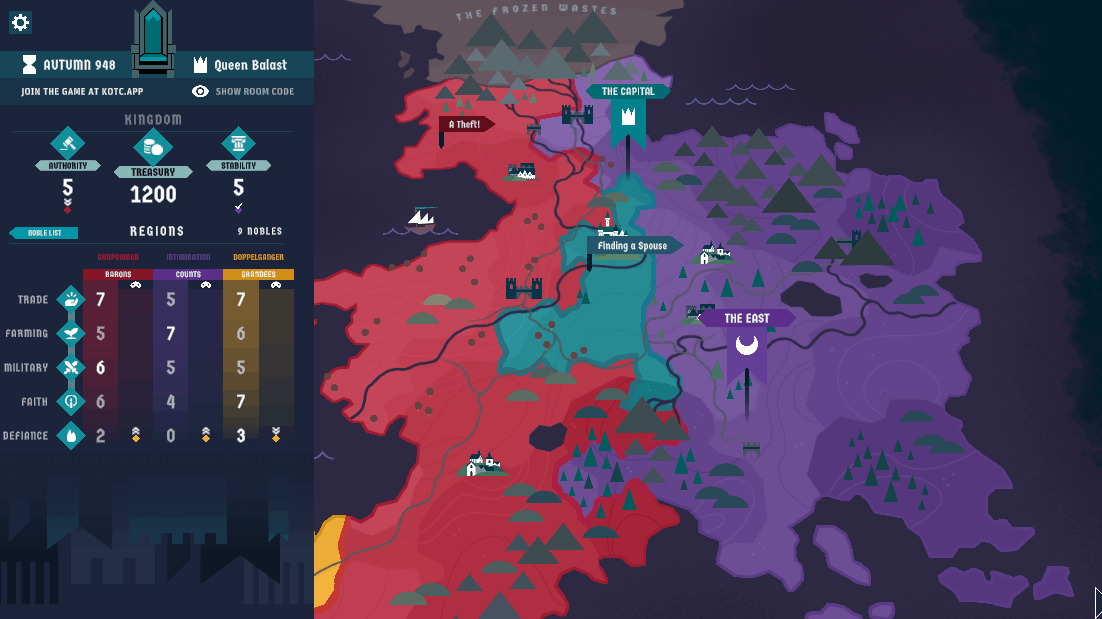Select the Stability pillar icon
The image size is (1102, 619).
tap(238, 144)
